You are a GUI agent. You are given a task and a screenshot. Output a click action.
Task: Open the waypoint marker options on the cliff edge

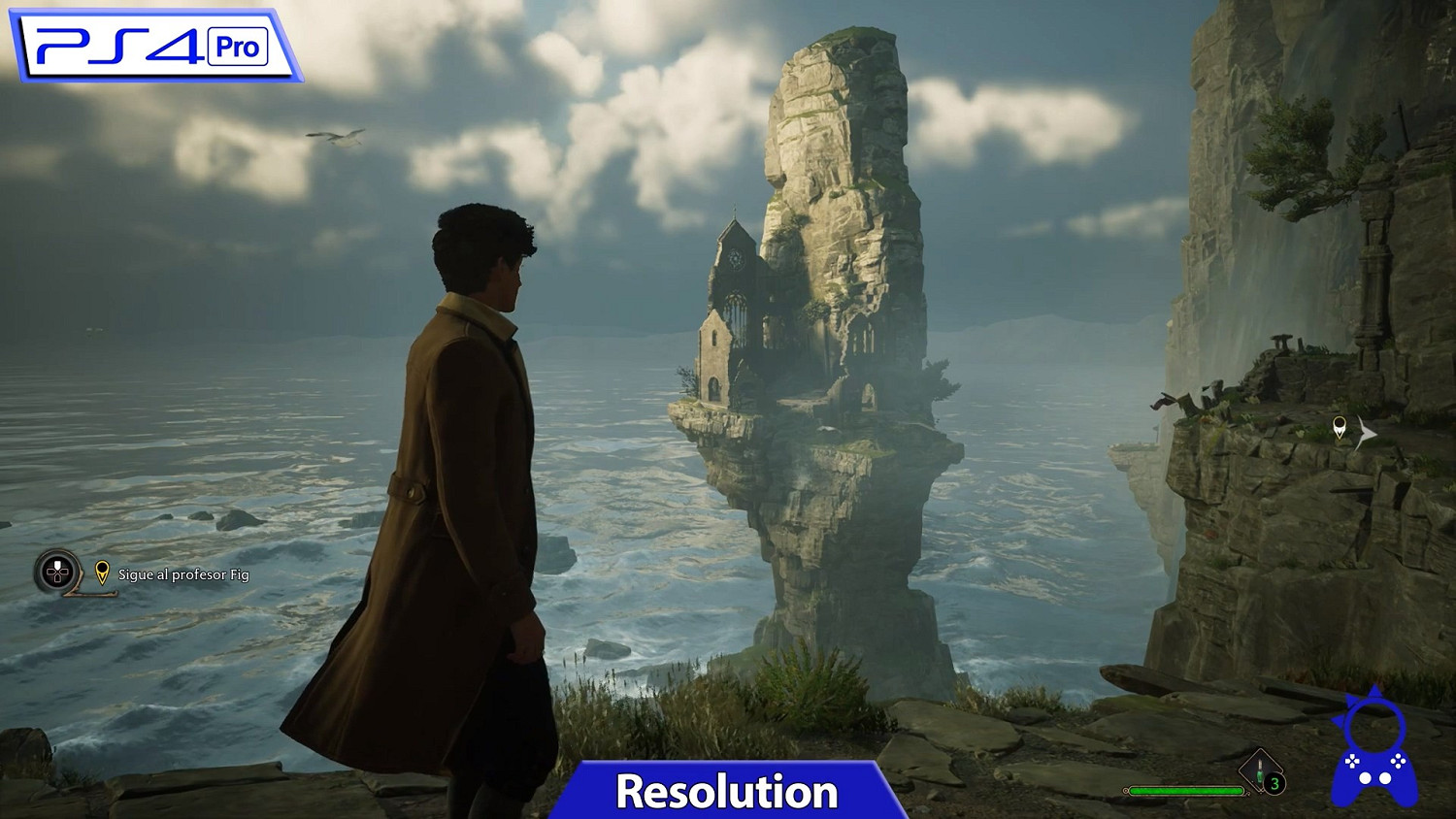pyautogui.click(x=1340, y=427)
